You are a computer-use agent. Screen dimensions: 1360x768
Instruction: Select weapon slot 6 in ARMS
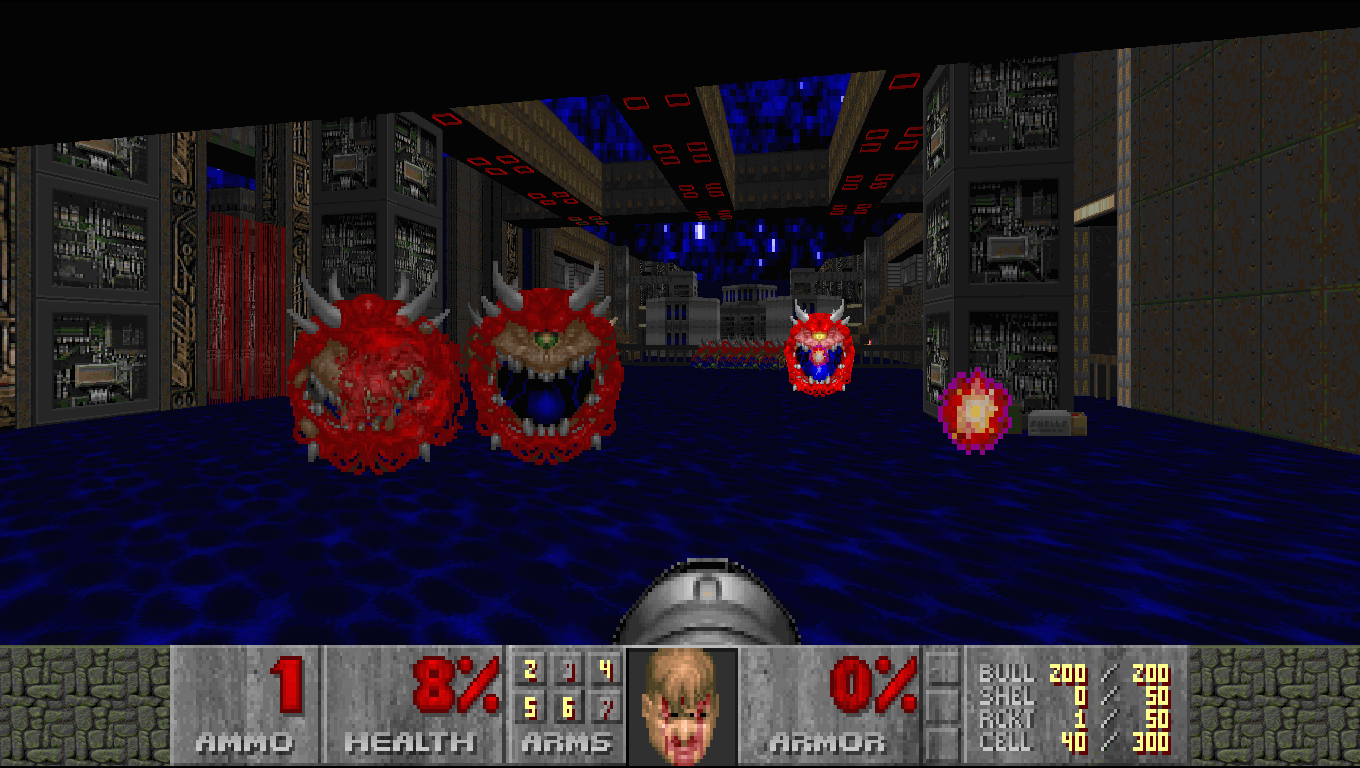(567, 708)
